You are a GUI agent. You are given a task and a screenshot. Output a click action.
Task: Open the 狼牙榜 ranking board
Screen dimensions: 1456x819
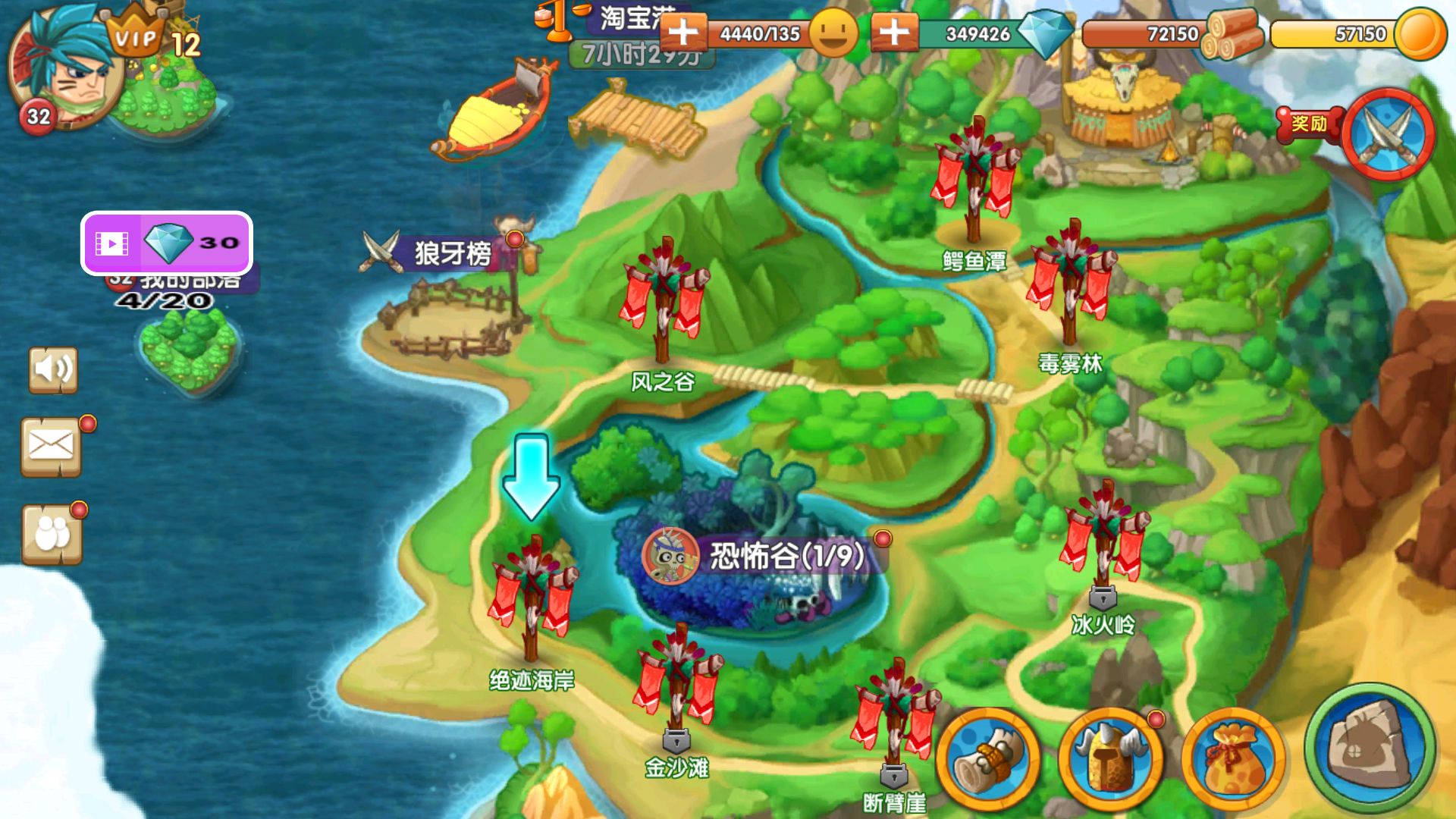click(447, 254)
